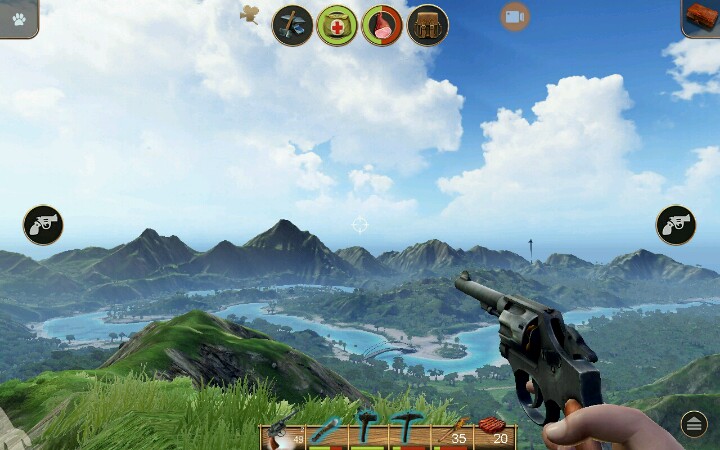Viewport: 720px width, 450px height.
Task: Equip the pickaxe from the hotbar
Action: 408,430
